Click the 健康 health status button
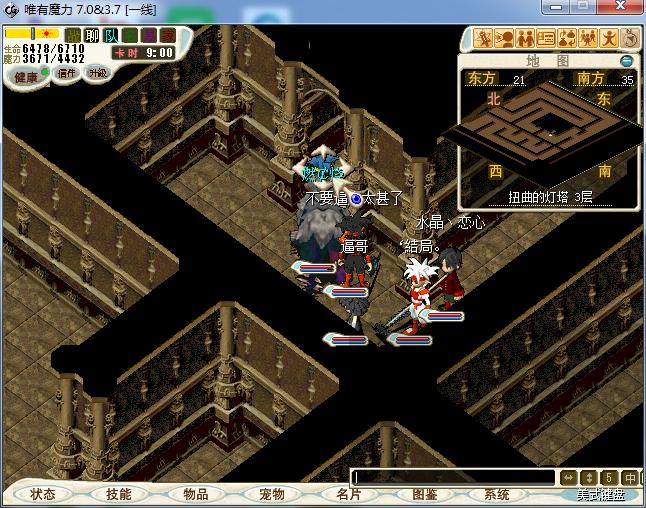Image resolution: width=646 pixels, height=508 pixels. pos(26,77)
